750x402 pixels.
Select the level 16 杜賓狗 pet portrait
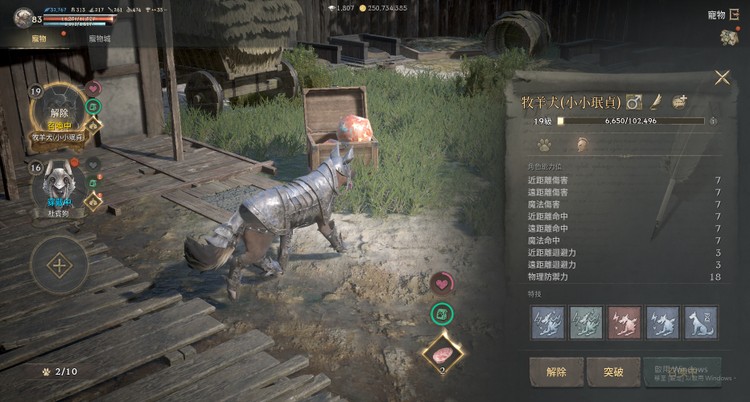(58, 187)
